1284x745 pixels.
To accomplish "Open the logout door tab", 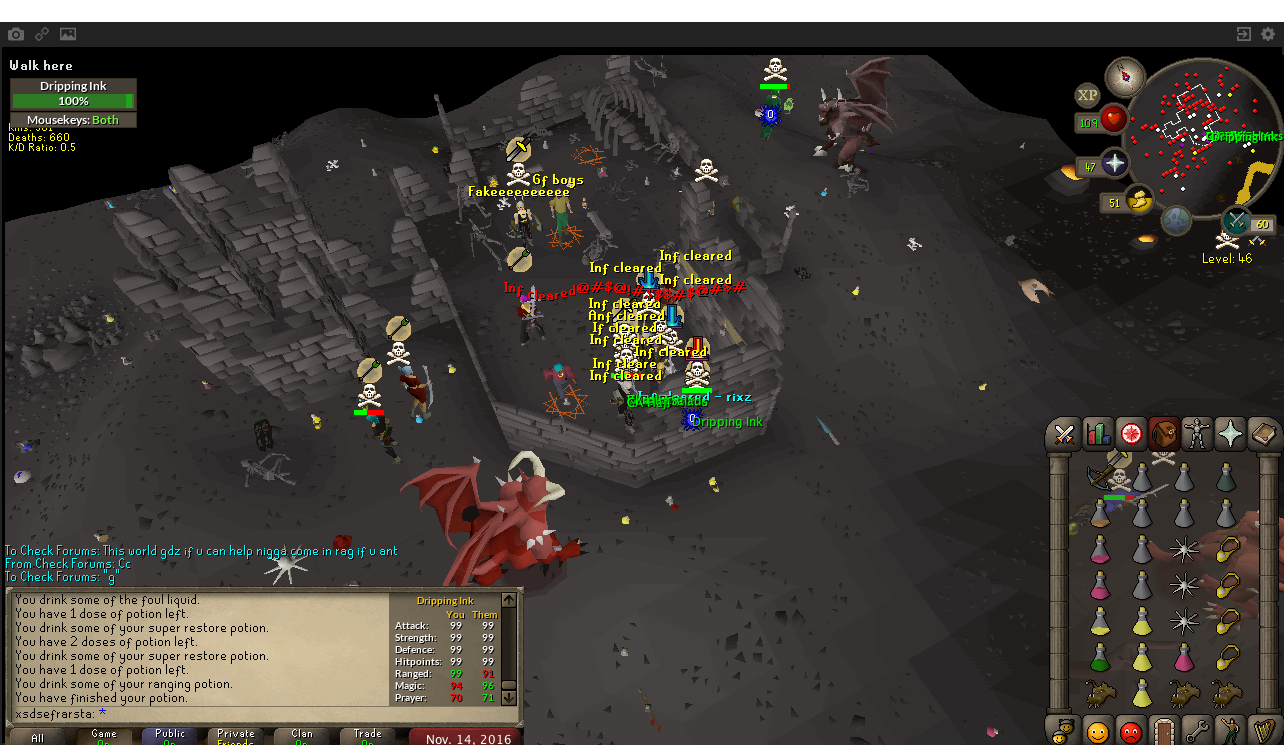I will (1163, 731).
